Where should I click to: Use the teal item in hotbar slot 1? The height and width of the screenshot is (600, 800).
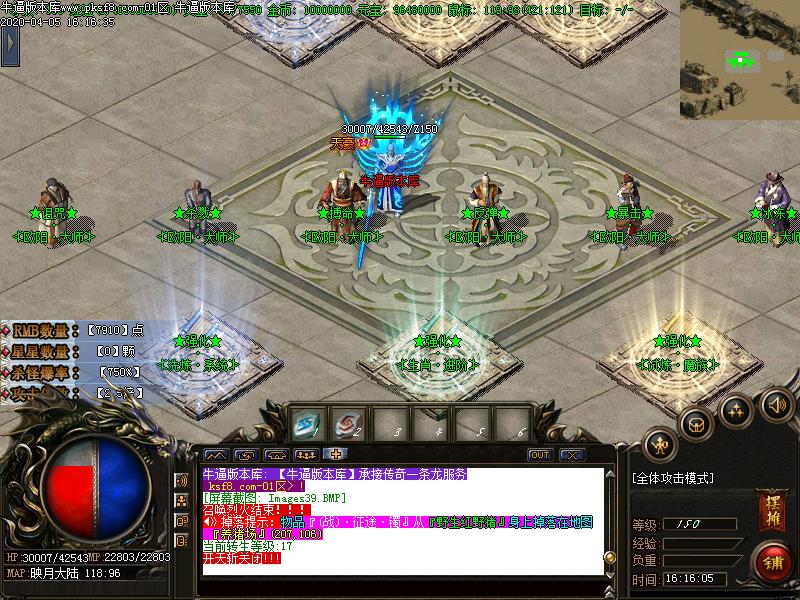point(304,424)
